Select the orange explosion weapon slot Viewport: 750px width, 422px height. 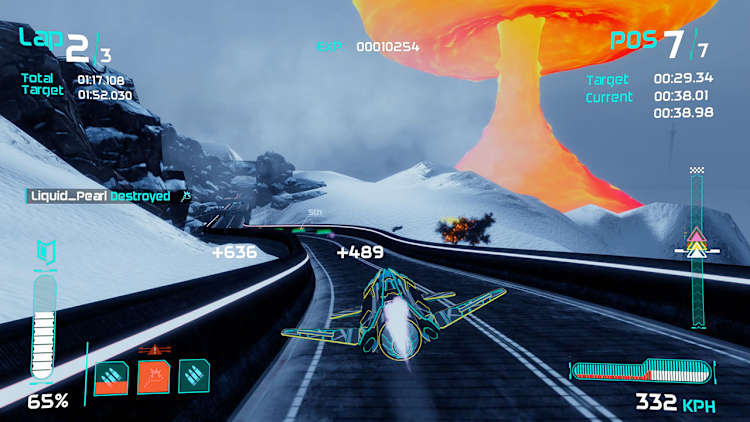[153, 377]
